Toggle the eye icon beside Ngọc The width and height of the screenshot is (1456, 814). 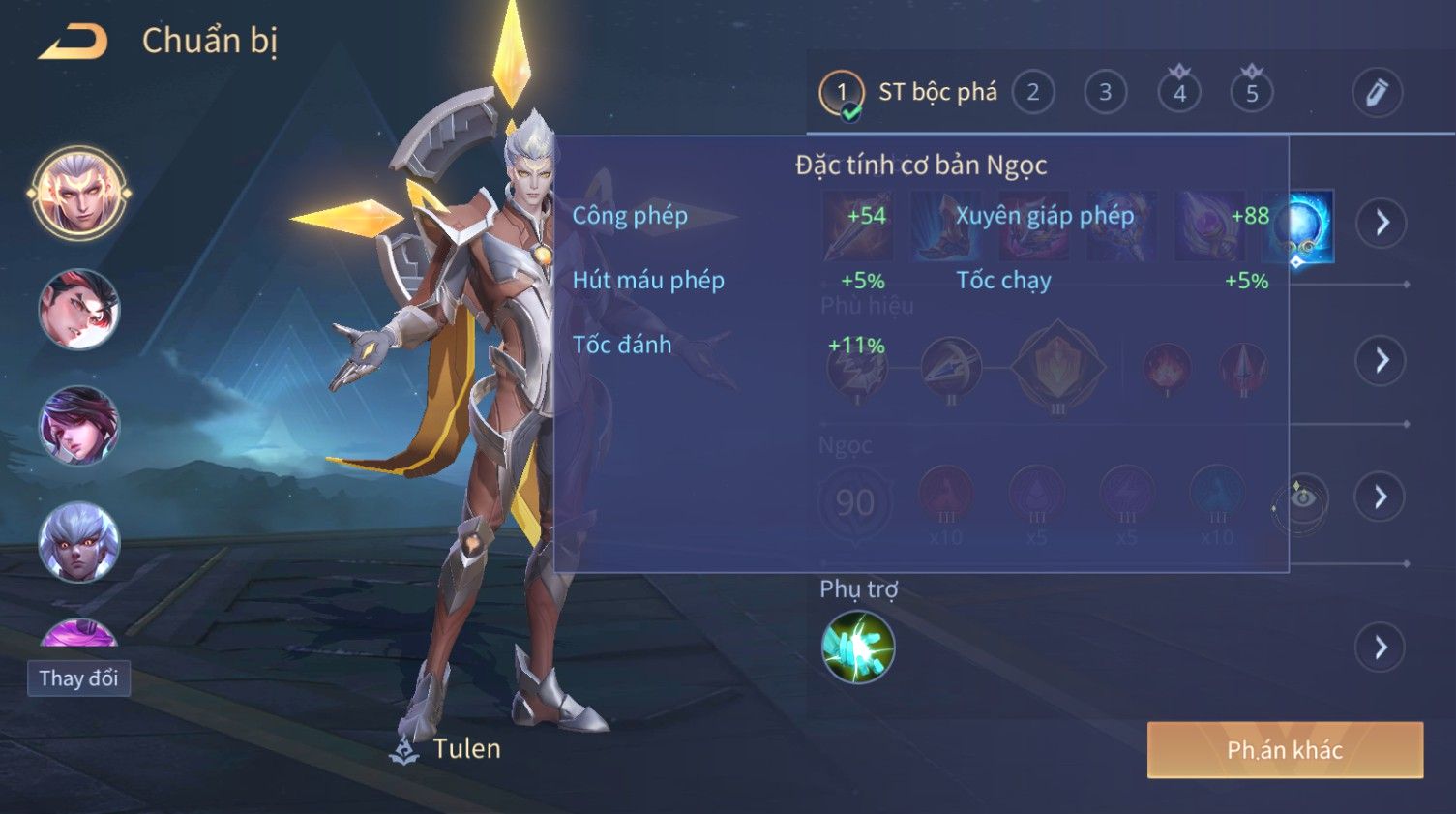1302,498
